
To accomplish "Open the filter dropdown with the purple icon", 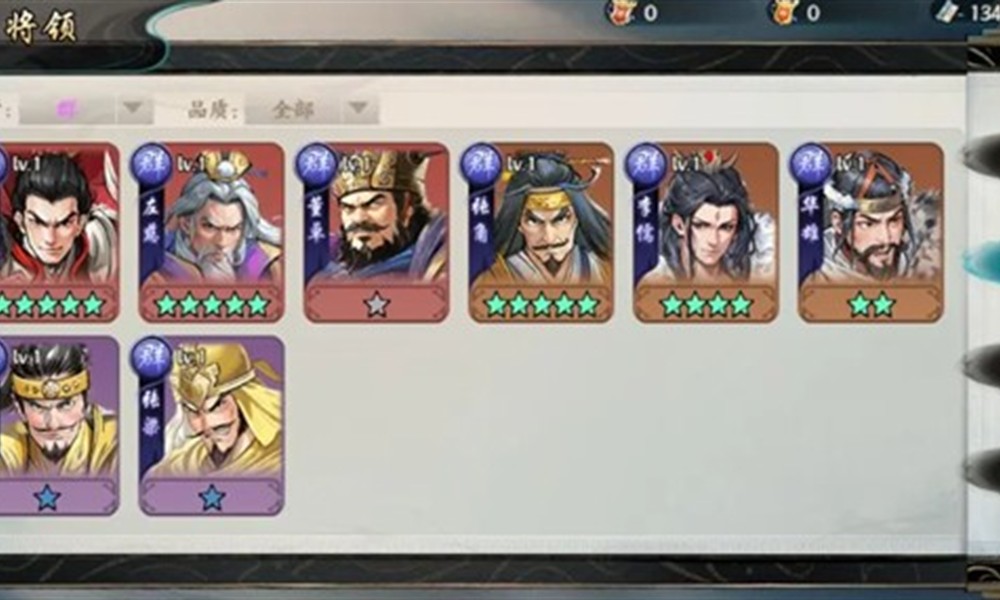I will click(86, 109).
